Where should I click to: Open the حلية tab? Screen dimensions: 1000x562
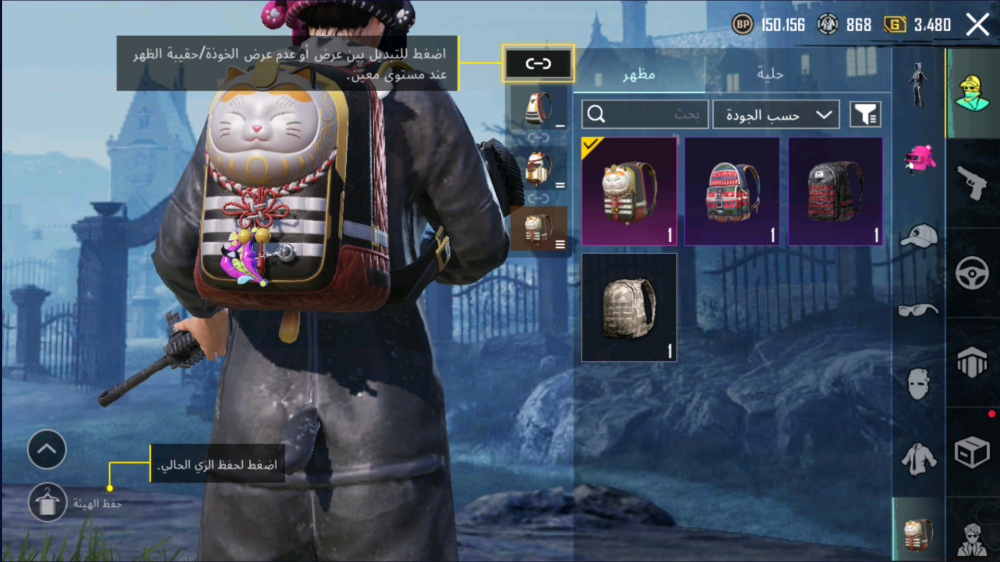[769, 75]
